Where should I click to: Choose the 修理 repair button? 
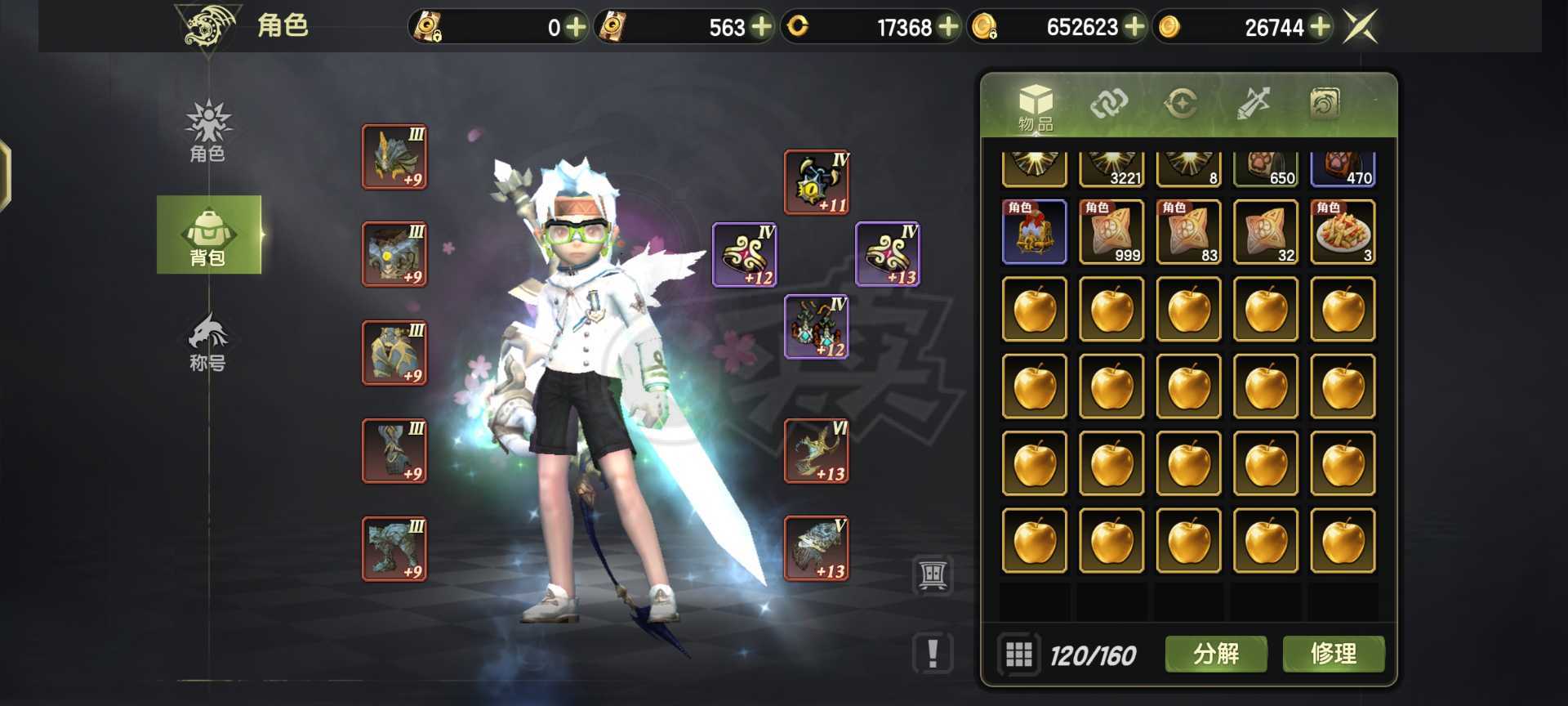pyautogui.click(x=1333, y=654)
